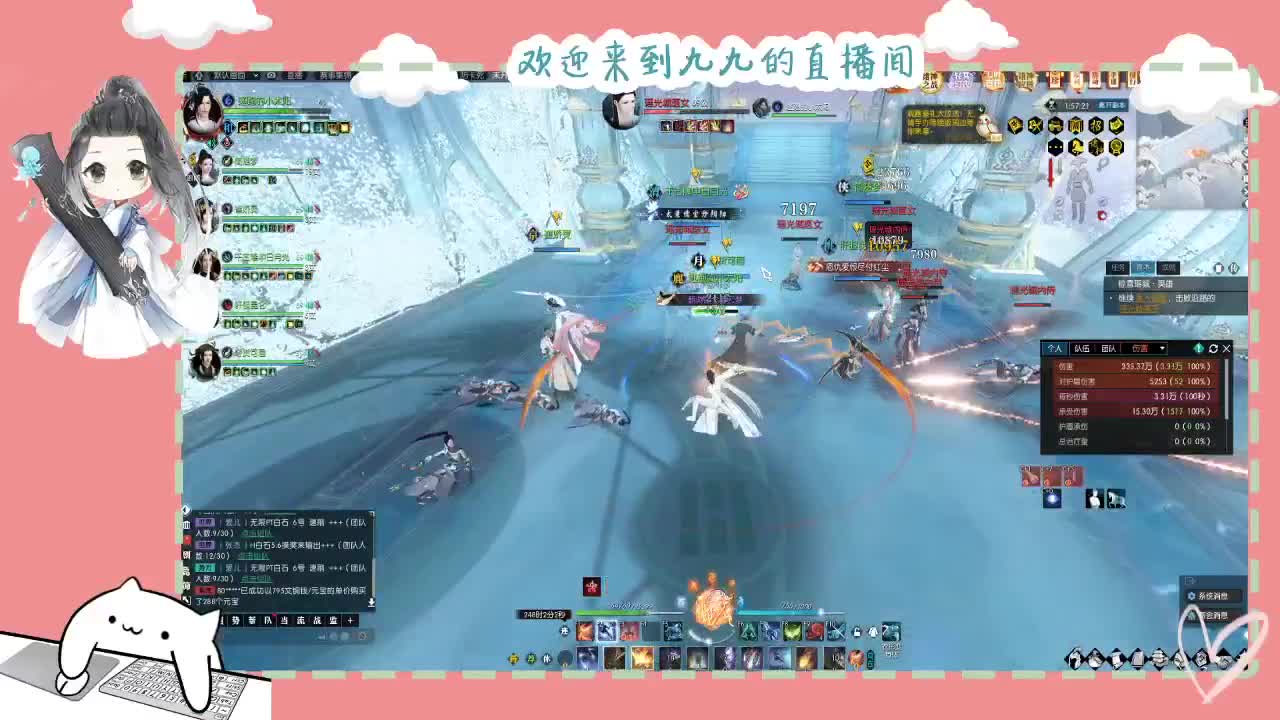Switch to the 战 chat channel tab
The height and width of the screenshot is (720, 1280).
click(317, 620)
